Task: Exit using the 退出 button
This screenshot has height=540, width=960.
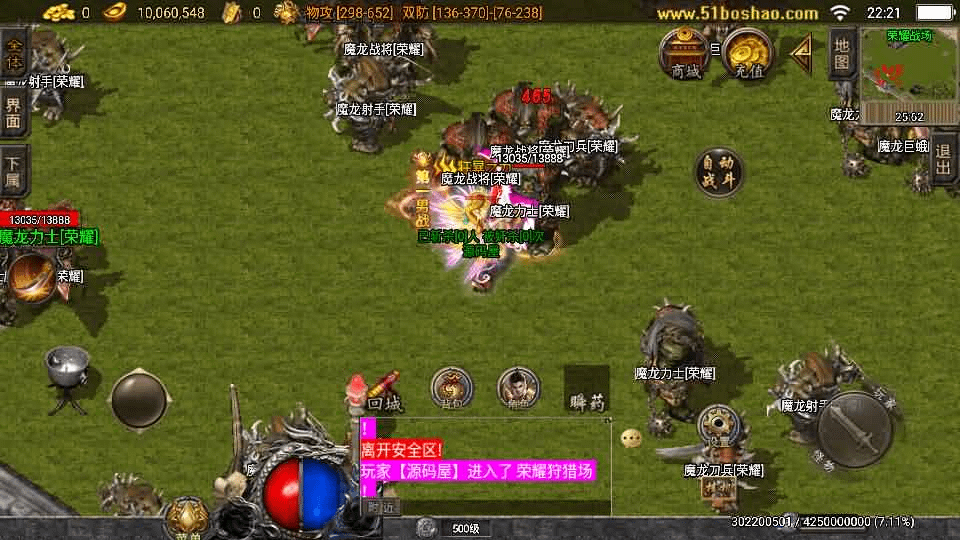Action: 944,158
